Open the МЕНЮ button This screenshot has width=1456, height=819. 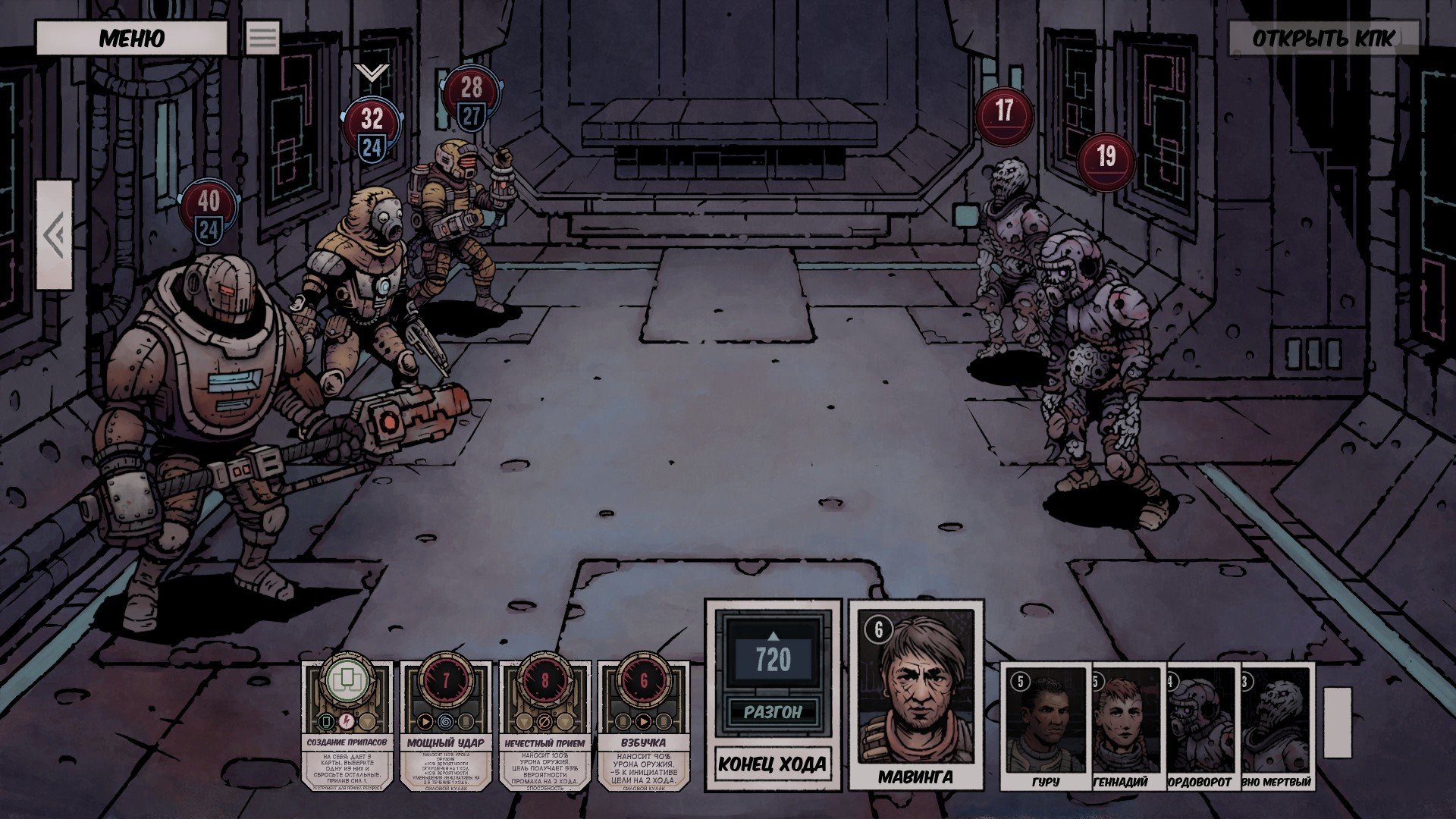(131, 38)
